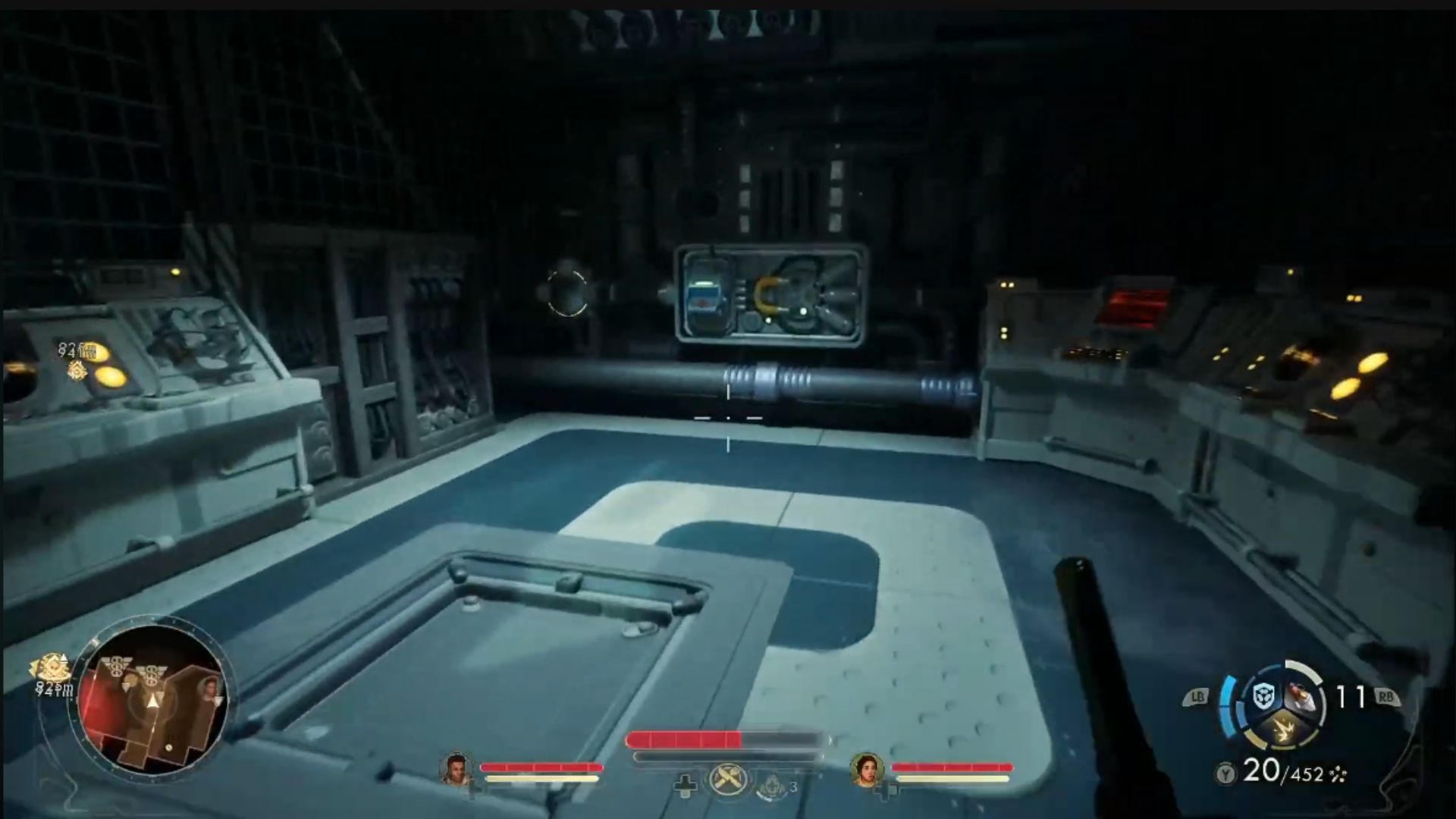Select the equipped weapon icon on the weapon wheel
The height and width of the screenshot is (819, 1456).
pos(1301,696)
